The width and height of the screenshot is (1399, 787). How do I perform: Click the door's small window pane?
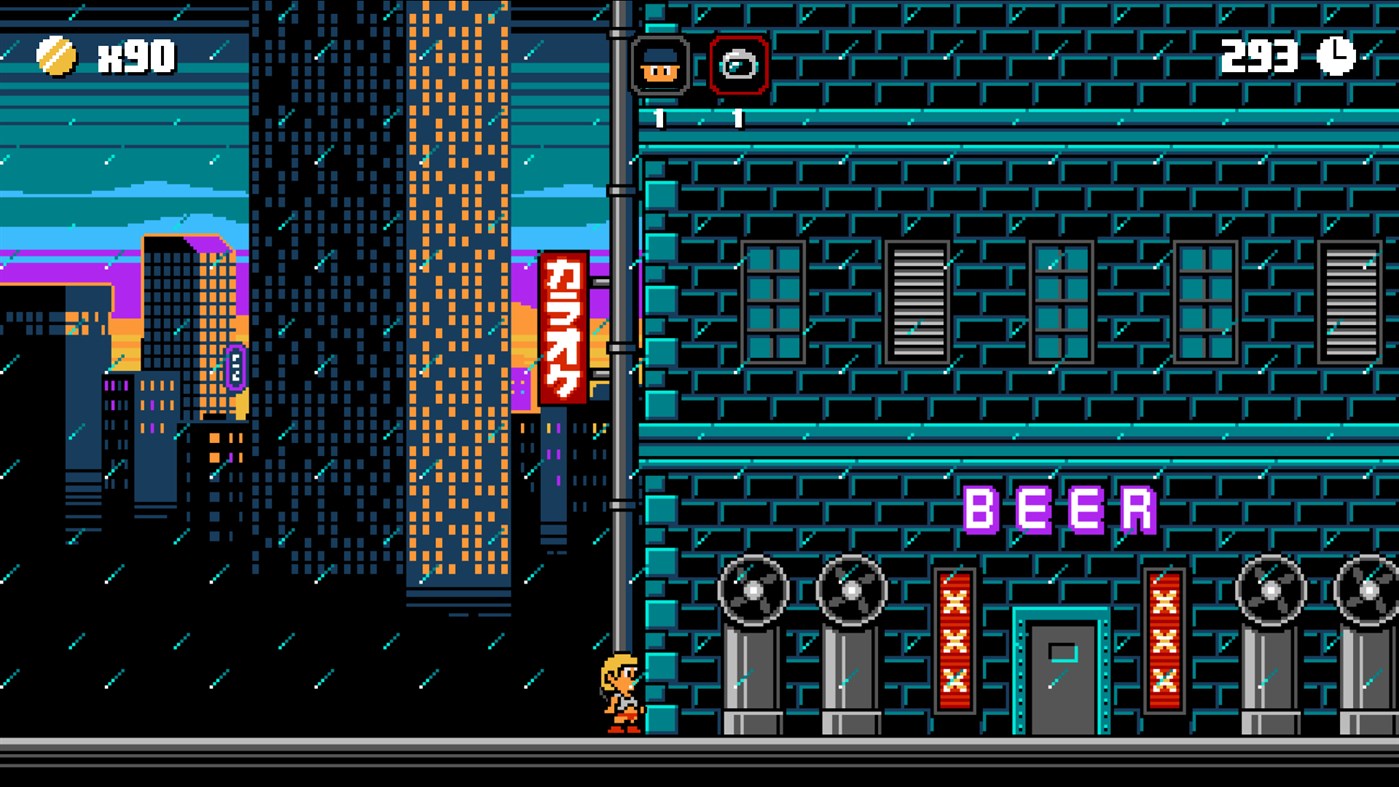click(1062, 650)
